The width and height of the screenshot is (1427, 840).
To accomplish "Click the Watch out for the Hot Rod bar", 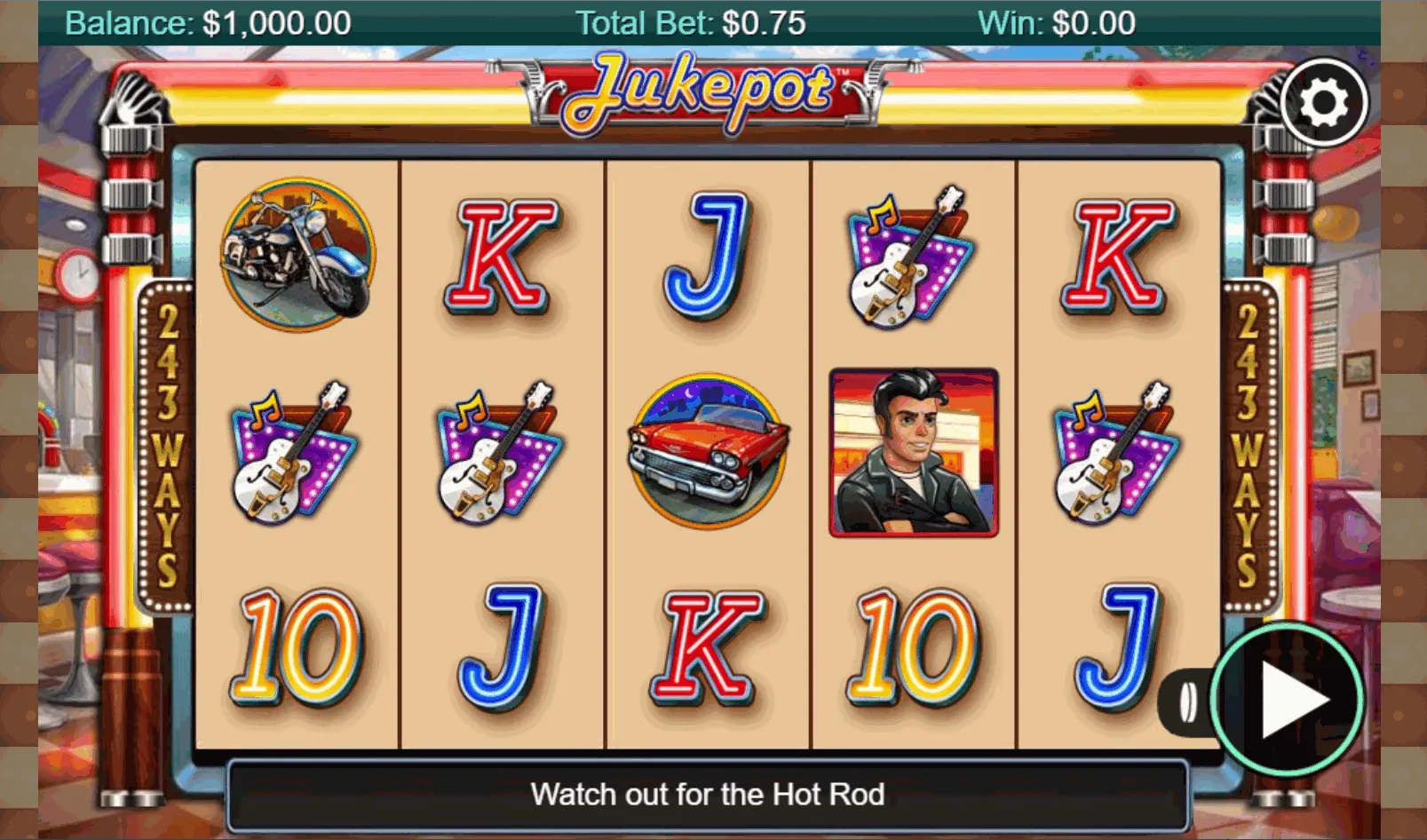I will click(708, 795).
